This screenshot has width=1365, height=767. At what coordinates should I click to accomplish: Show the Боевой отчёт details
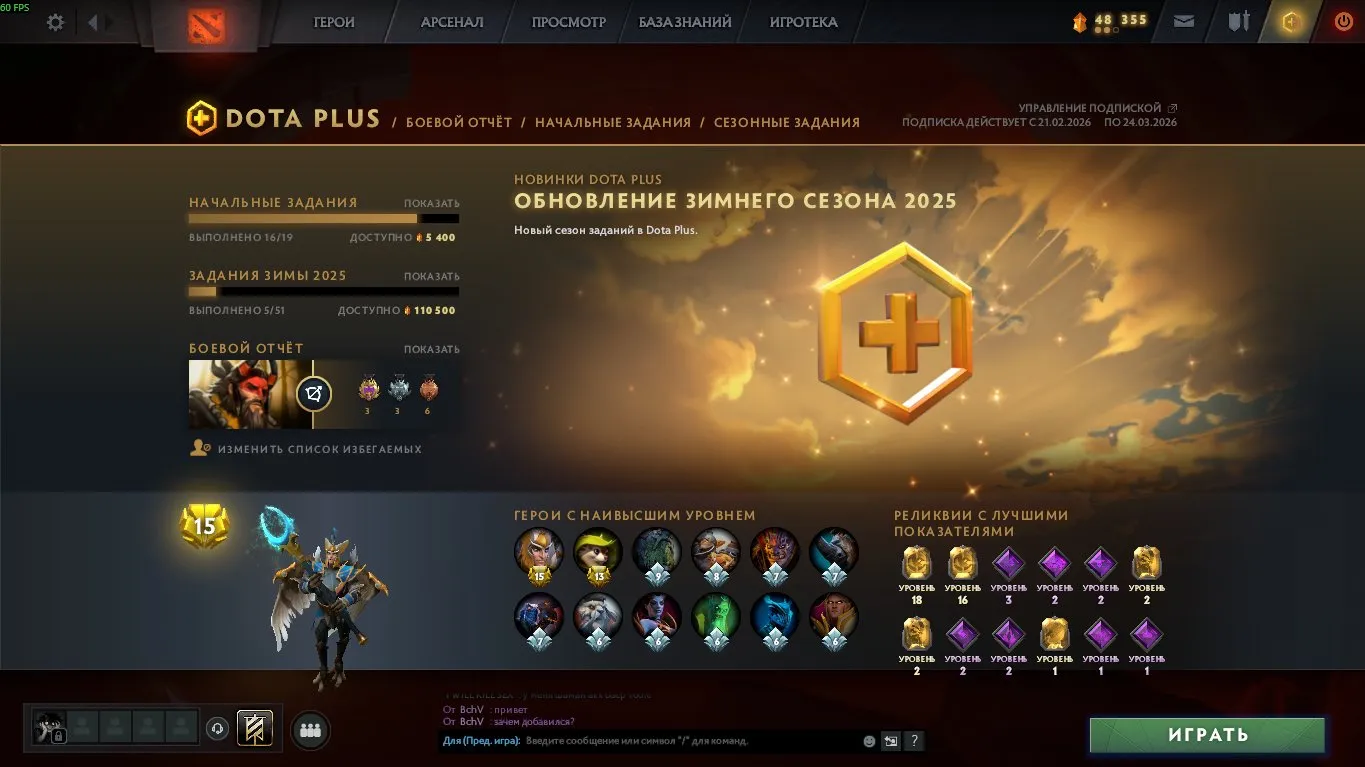pos(434,347)
